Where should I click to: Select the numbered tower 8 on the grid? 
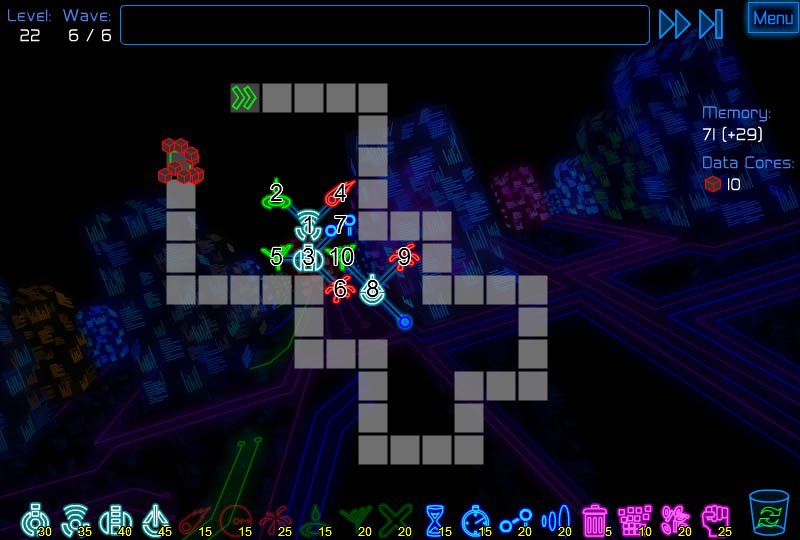click(x=372, y=290)
